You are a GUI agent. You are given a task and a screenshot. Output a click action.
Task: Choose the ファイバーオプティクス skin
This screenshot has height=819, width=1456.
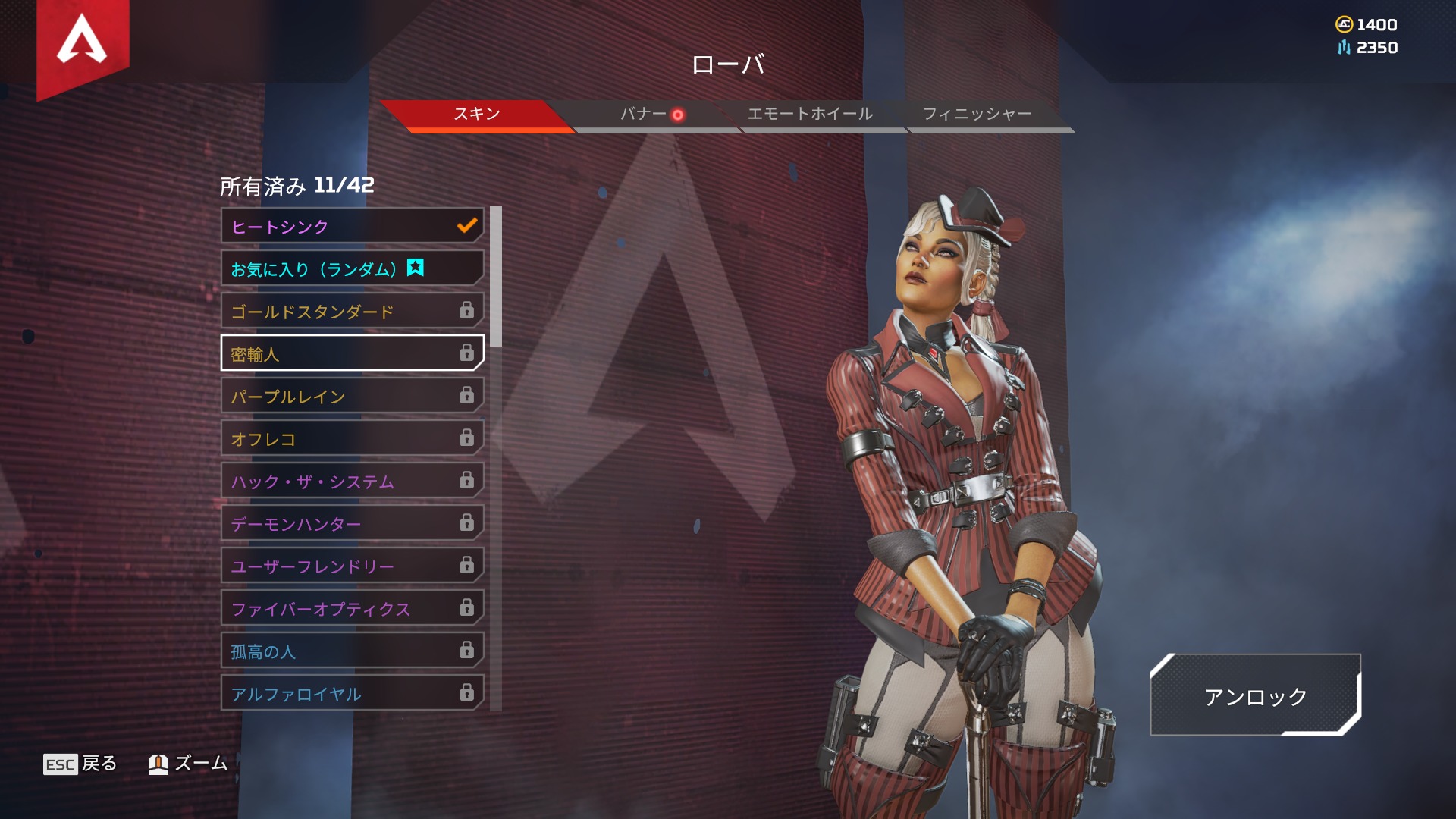point(352,609)
